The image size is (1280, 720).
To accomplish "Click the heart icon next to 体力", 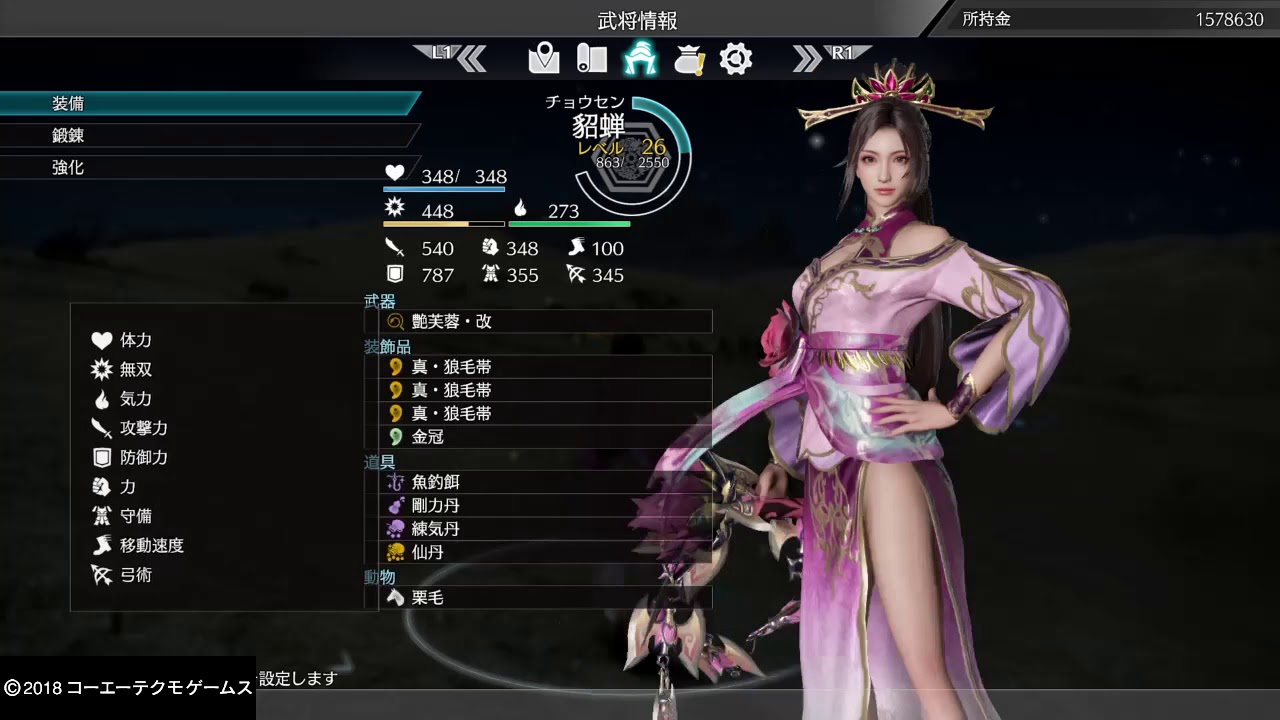I will (100, 340).
